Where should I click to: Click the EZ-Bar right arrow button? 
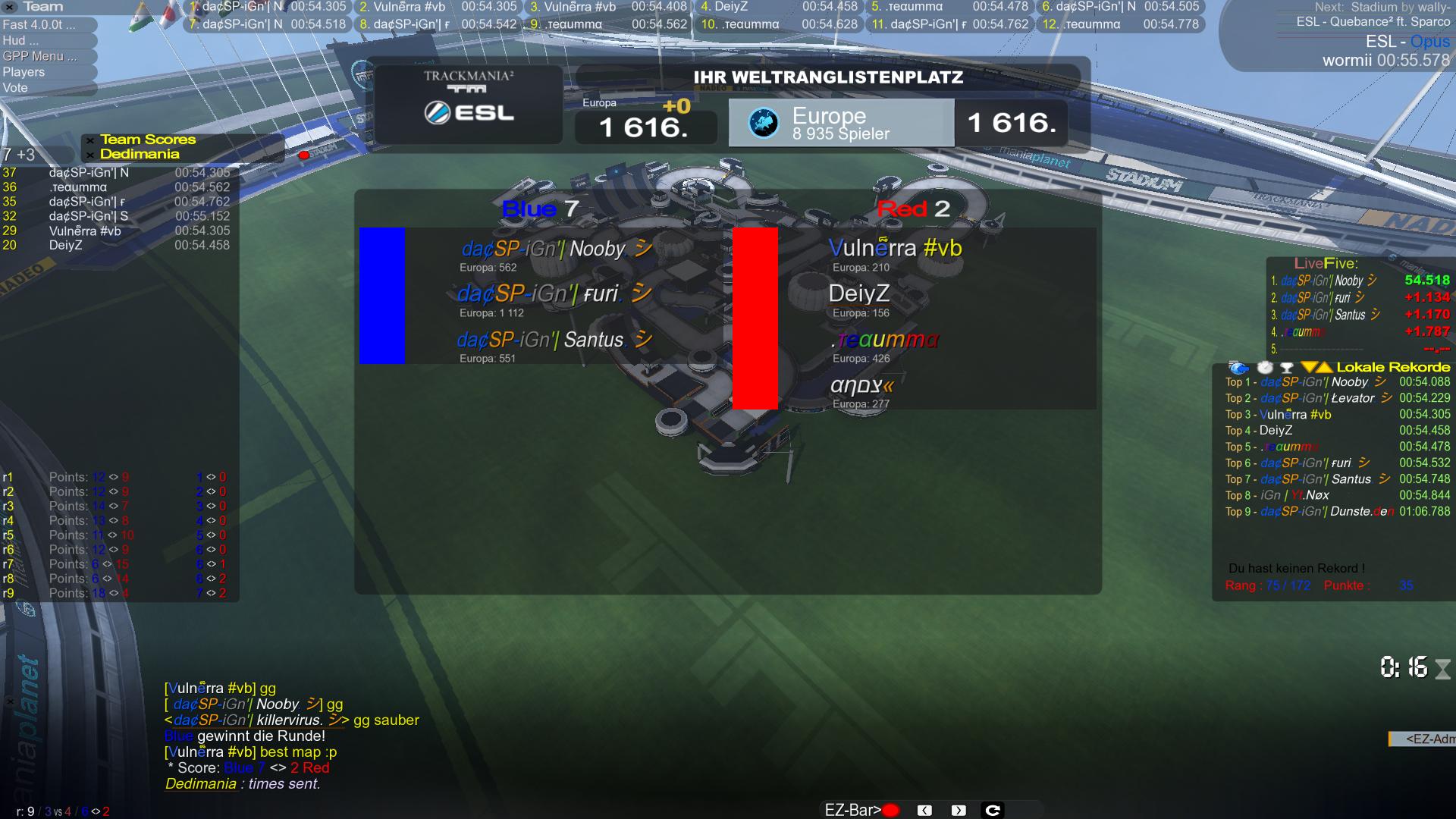tap(959, 811)
